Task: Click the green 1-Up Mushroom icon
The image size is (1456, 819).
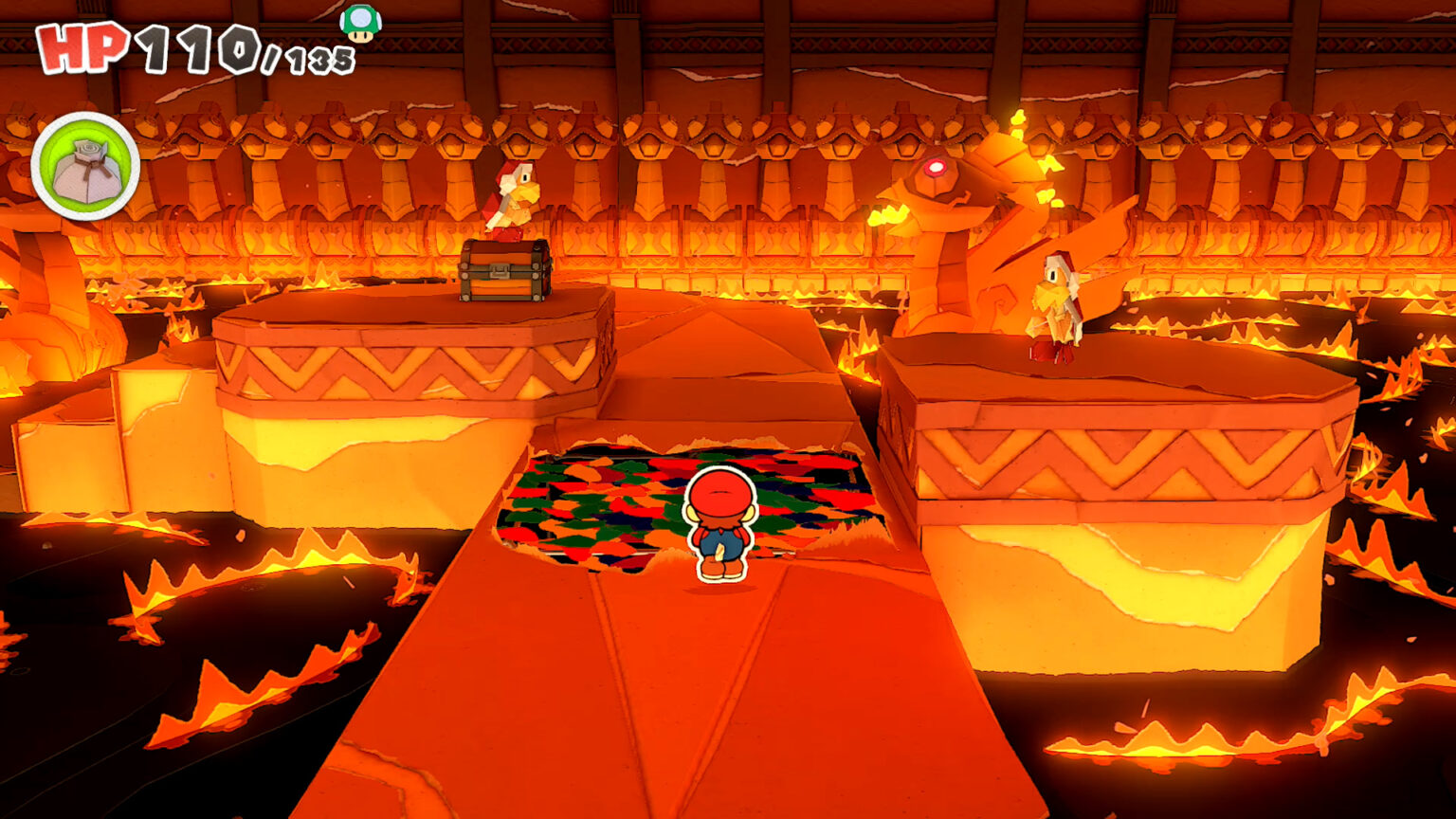Action: pos(358,21)
